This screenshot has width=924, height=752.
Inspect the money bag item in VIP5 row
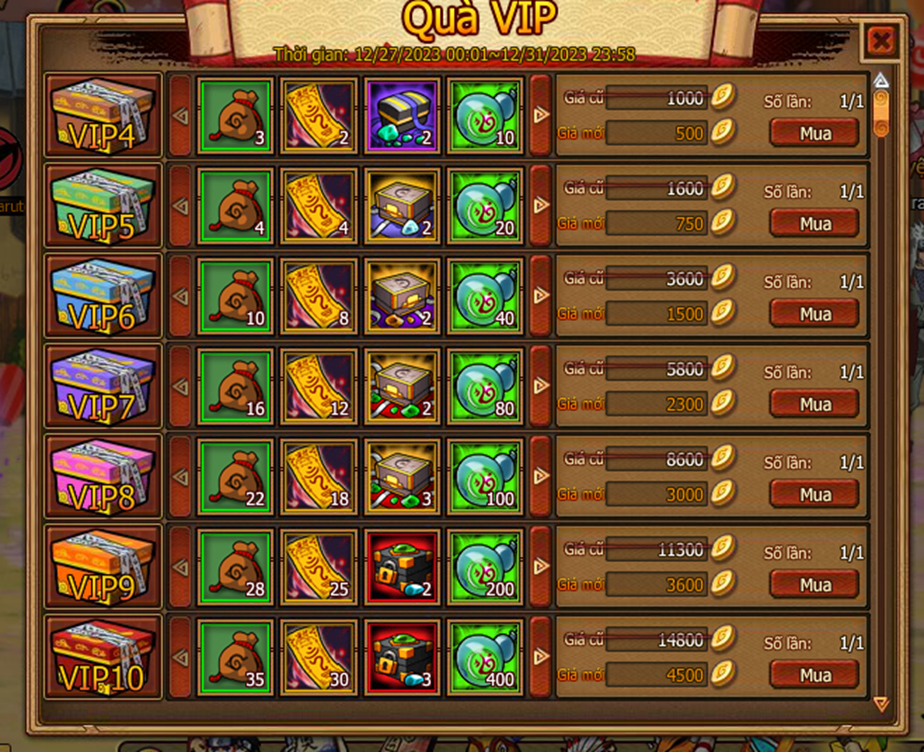tap(235, 205)
